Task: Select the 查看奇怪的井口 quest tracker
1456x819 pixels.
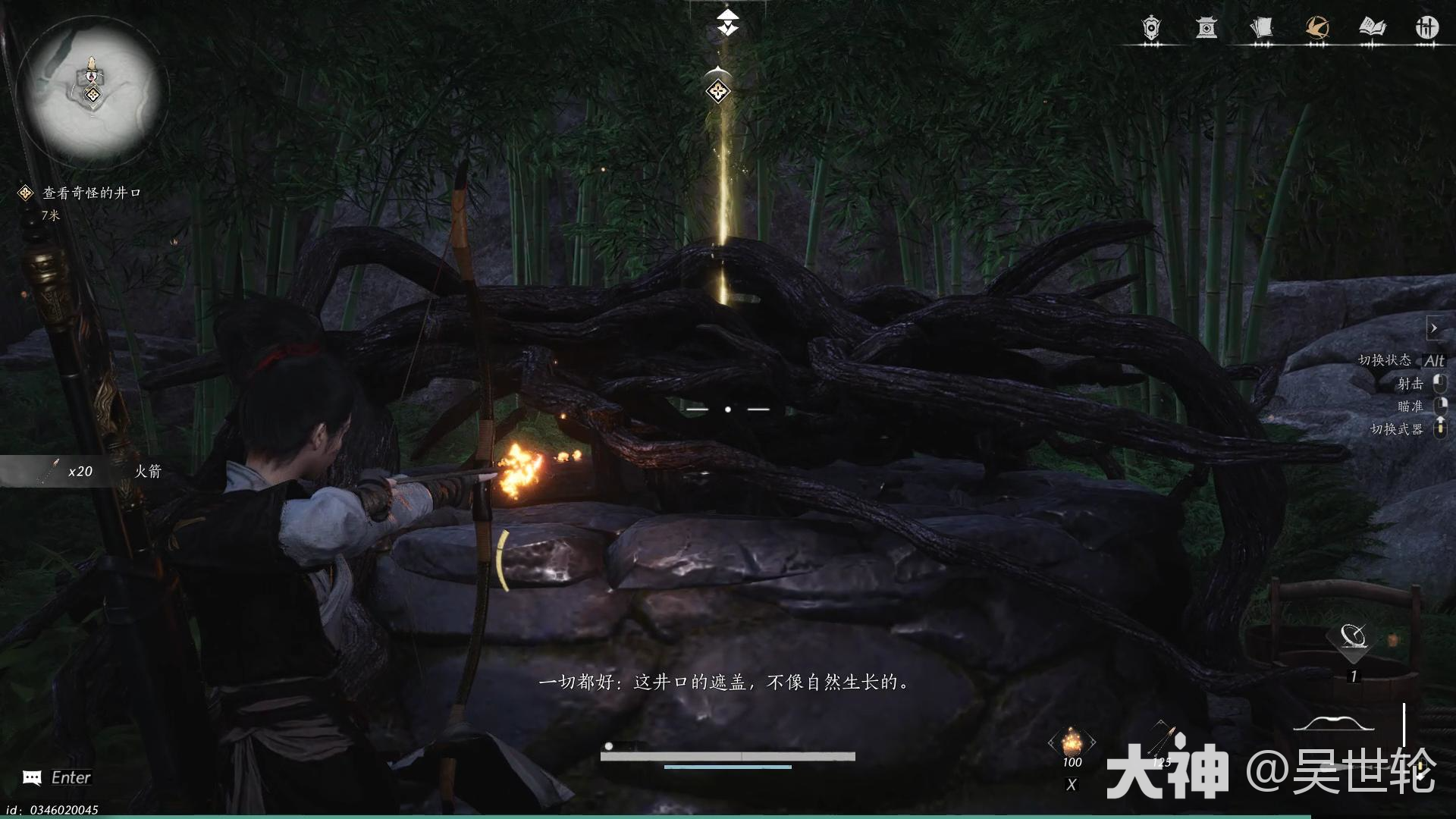Action: [91, 193]
